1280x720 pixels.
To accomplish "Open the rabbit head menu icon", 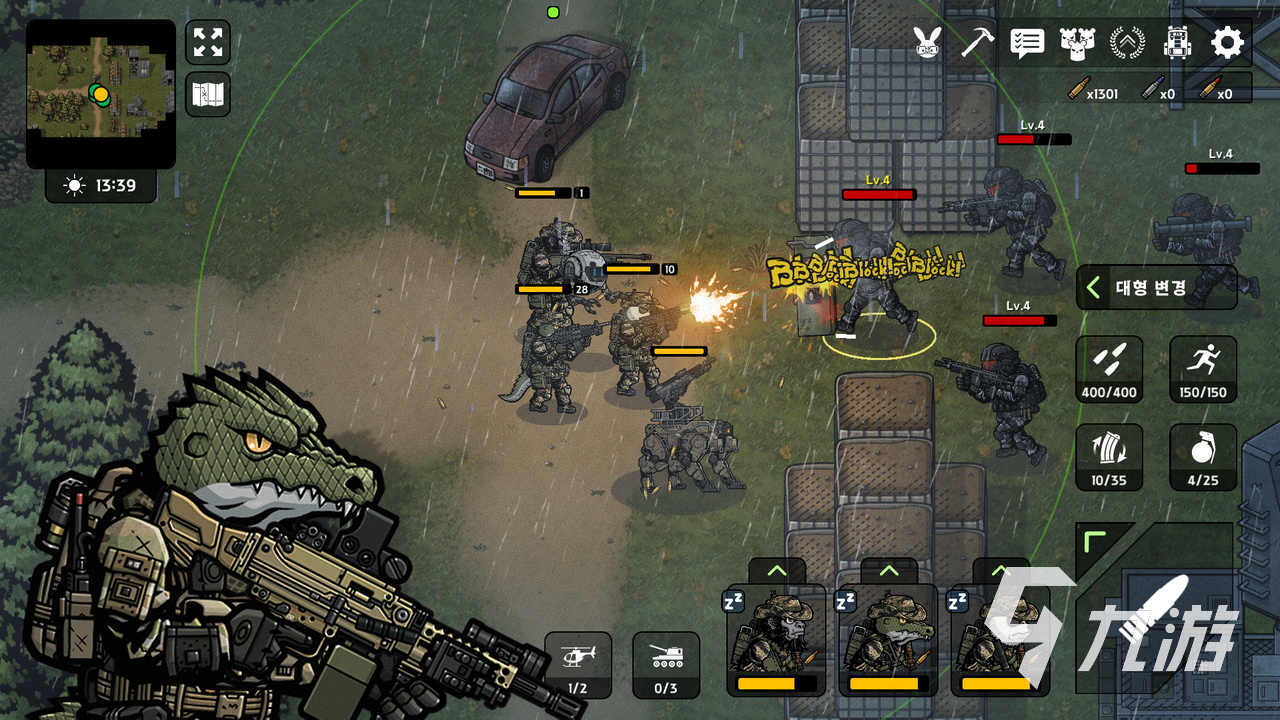I will (x=927, y=43).
